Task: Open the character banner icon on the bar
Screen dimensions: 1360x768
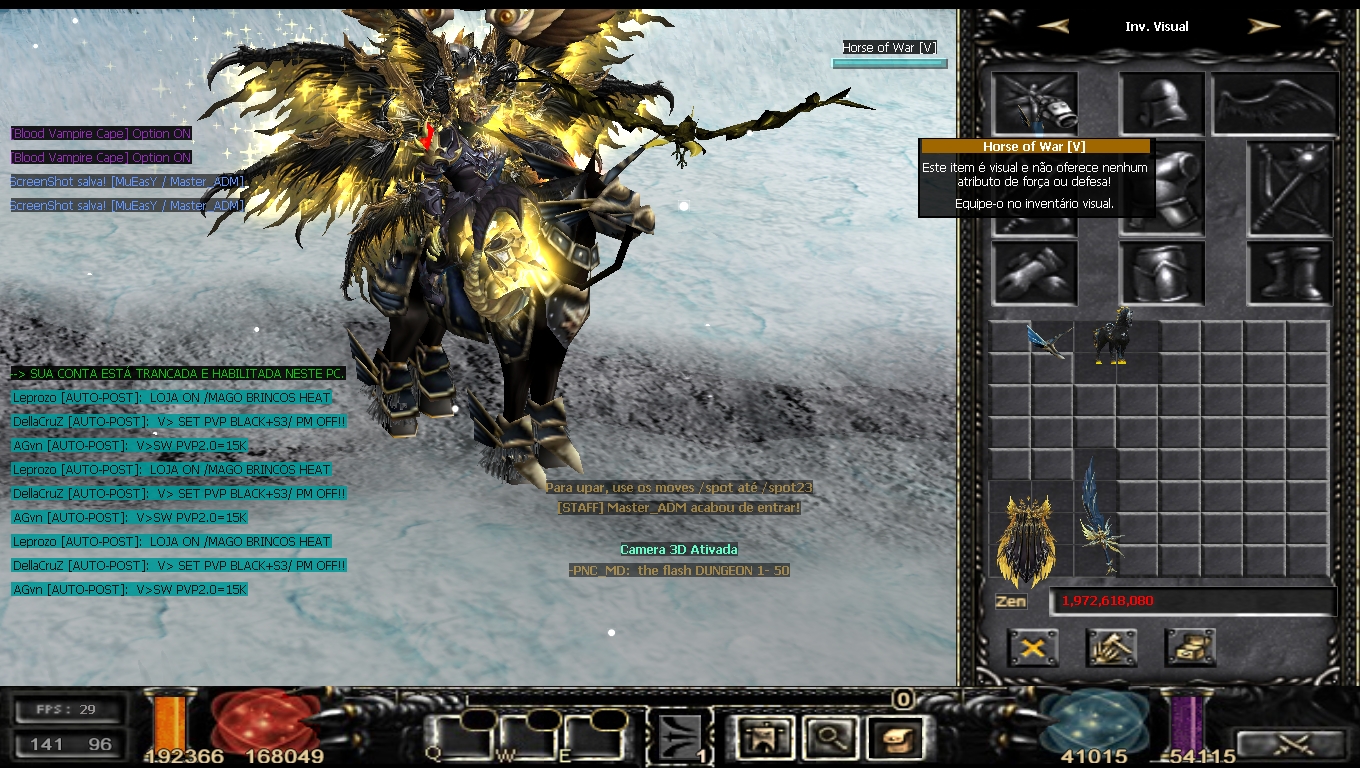Action: 765,738
